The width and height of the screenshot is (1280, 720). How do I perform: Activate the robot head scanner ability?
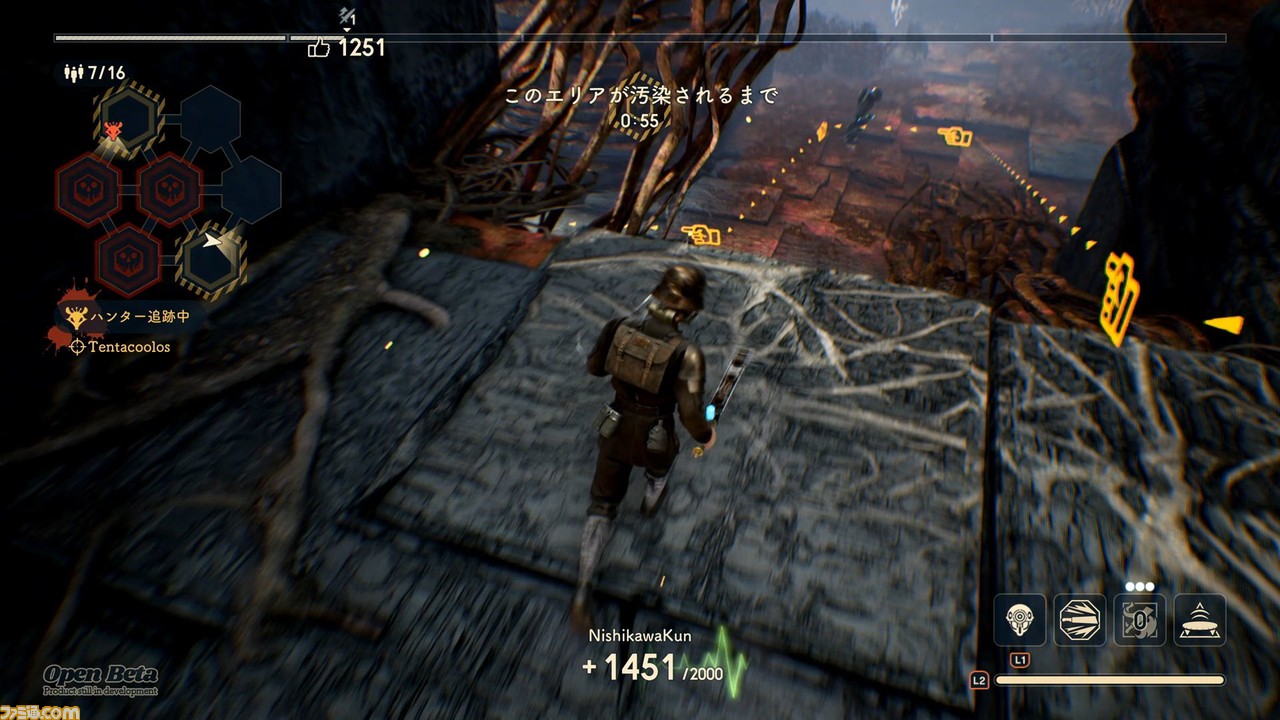[x=1019, y=620]
